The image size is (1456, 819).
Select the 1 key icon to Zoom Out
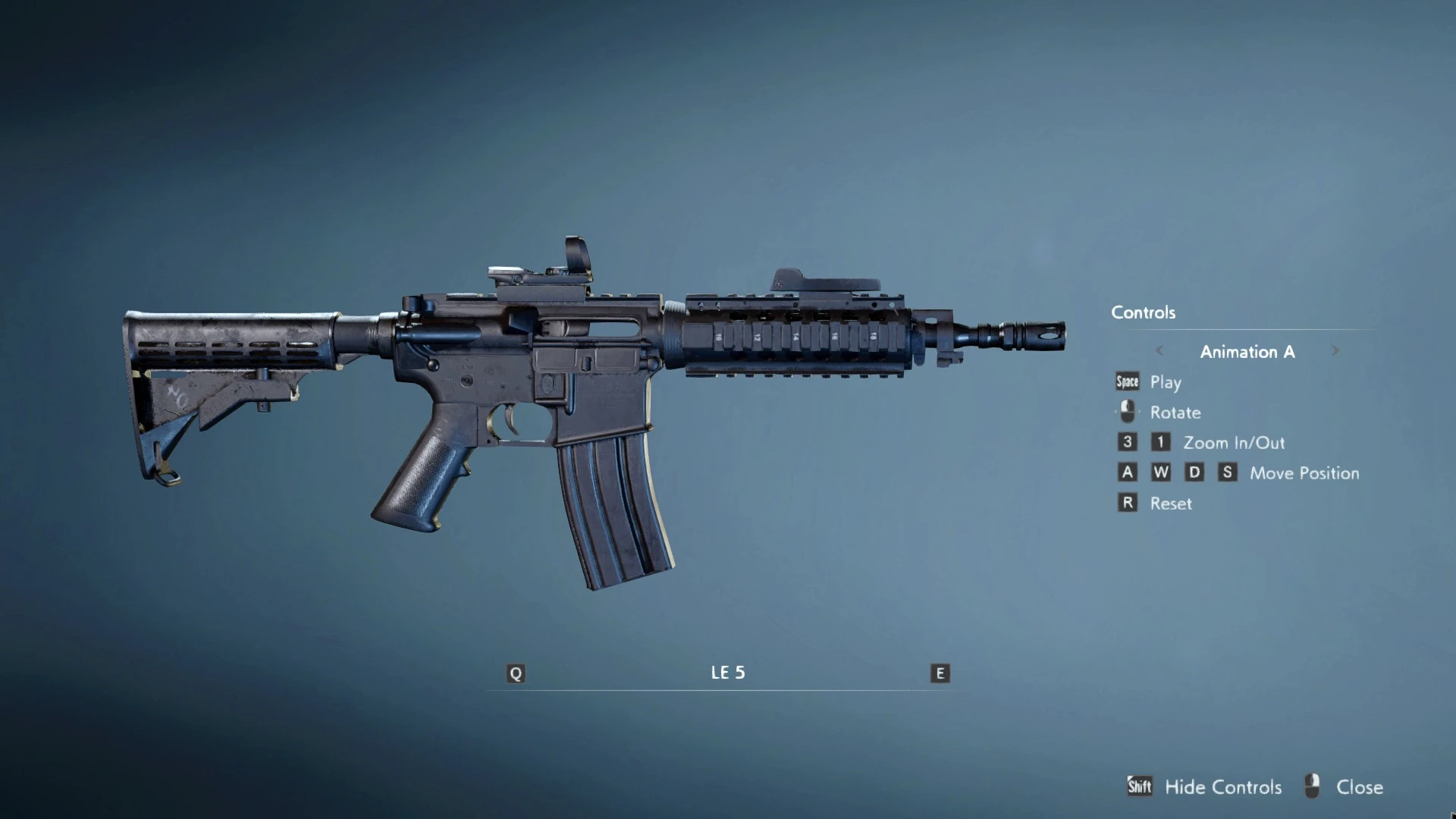click(1160, 442)
